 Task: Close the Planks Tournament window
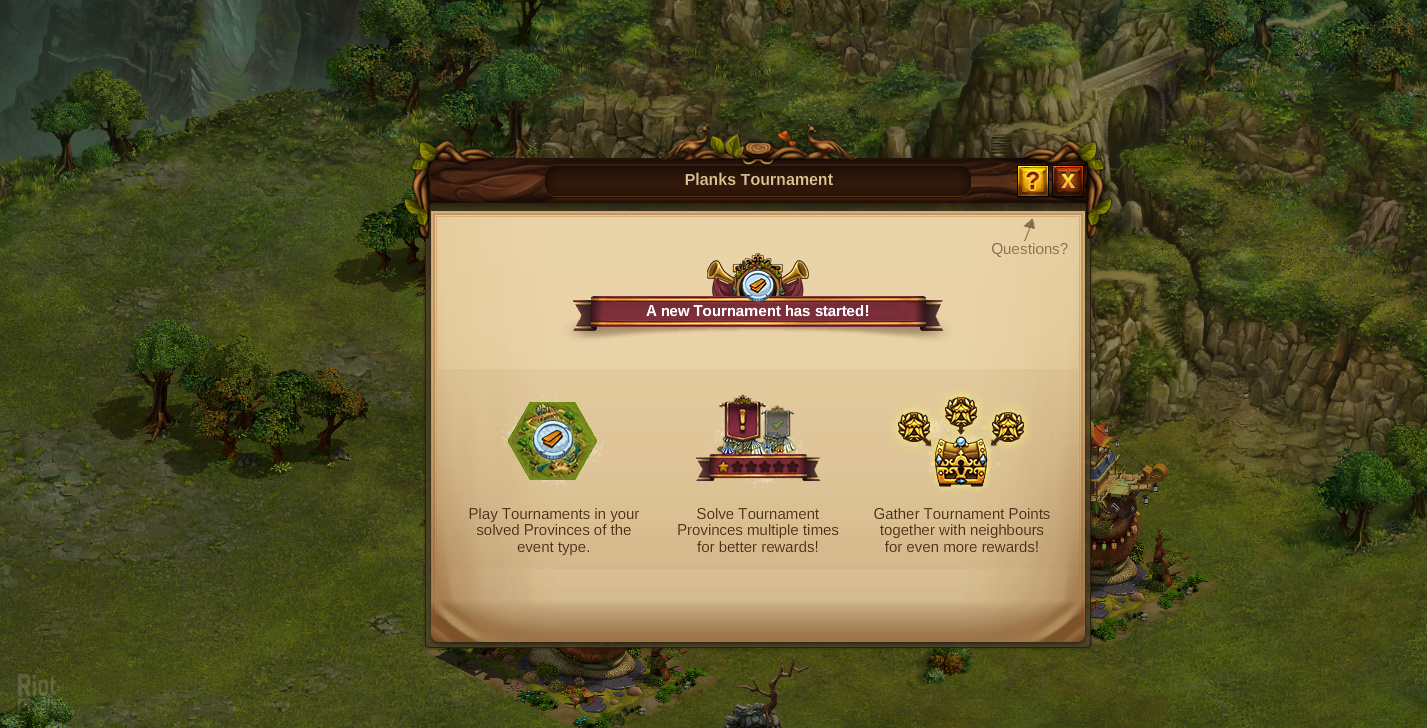tap(1068, 181)
